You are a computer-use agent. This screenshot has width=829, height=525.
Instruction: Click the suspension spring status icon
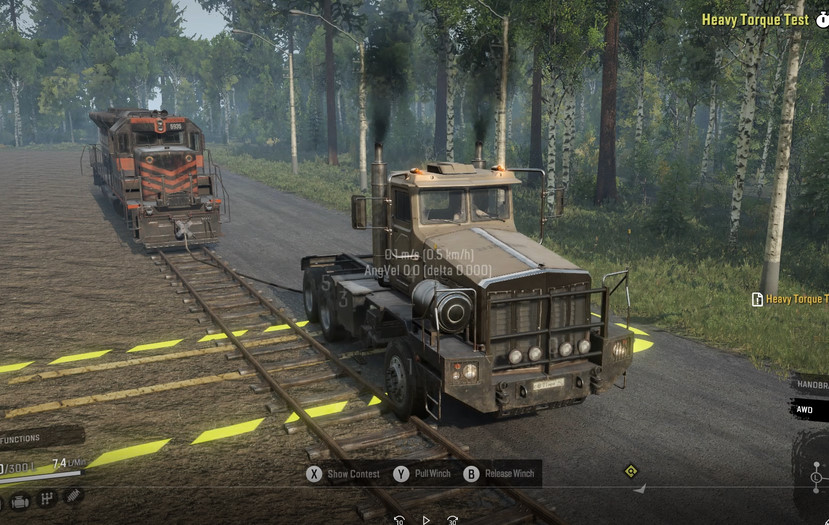click(x=72, y=496)
